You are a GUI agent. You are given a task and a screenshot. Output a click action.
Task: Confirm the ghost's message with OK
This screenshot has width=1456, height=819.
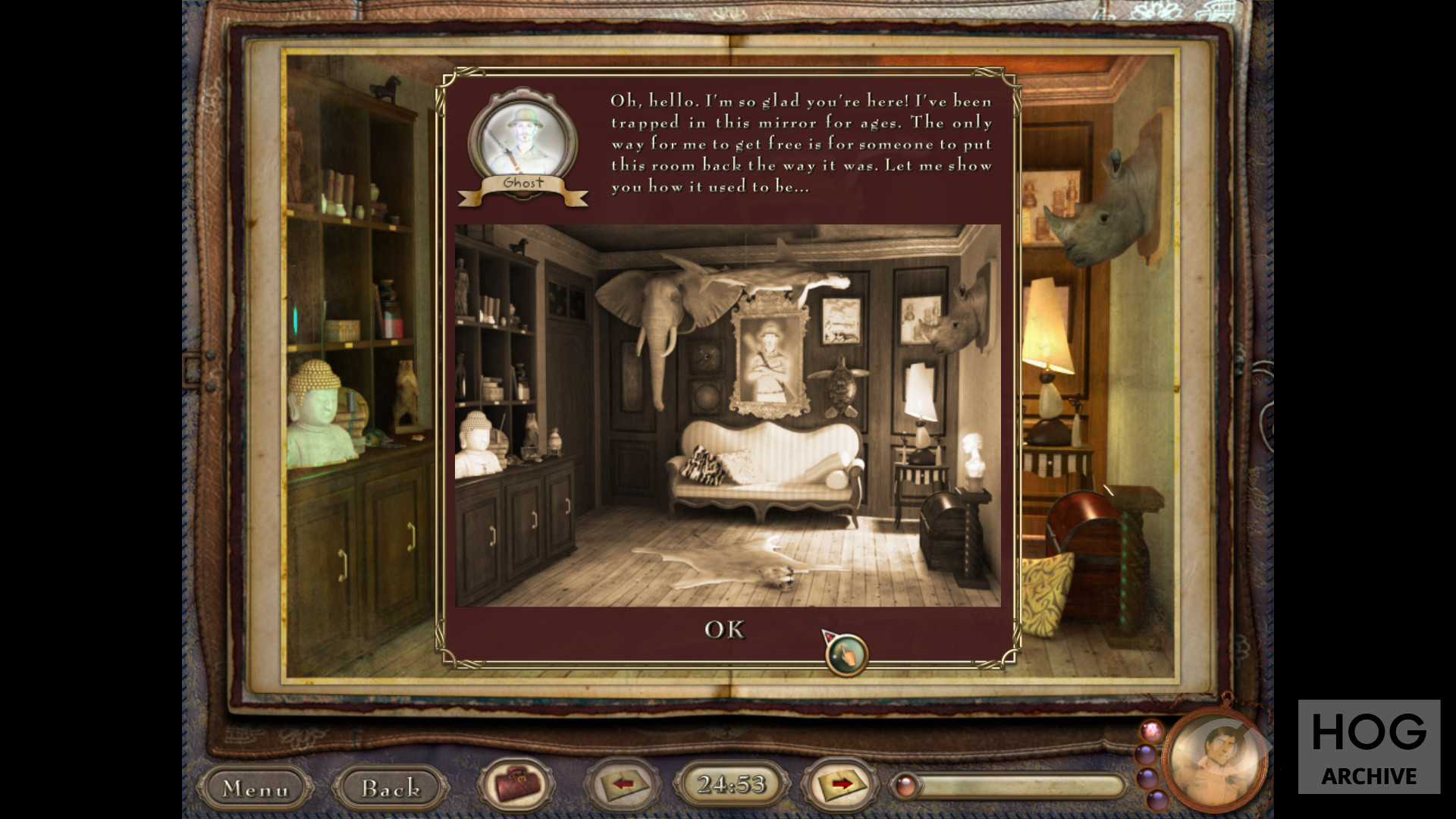click(724, 629)
